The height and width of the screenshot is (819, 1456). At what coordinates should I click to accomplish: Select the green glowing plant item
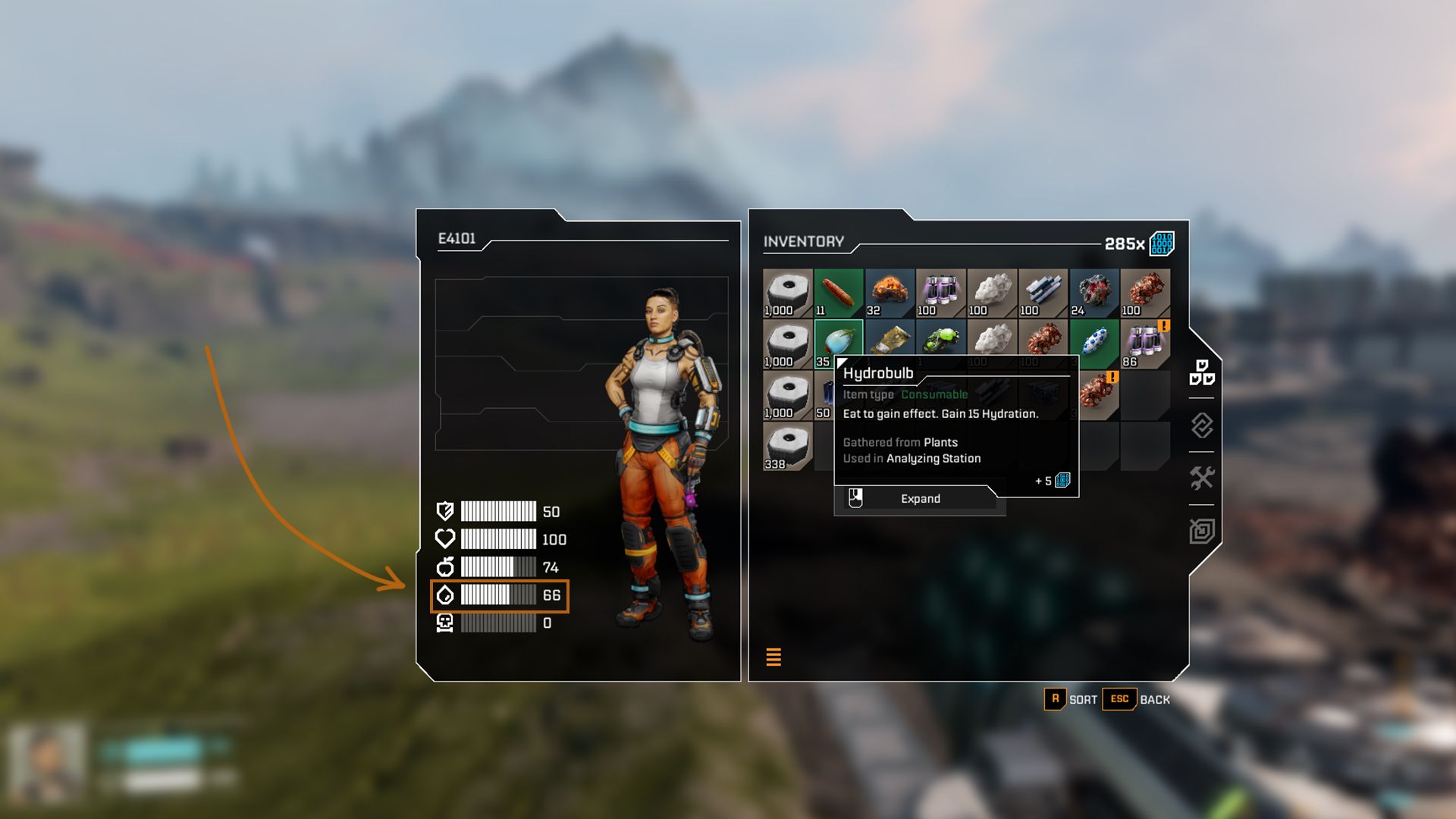[x=941, y=338]
